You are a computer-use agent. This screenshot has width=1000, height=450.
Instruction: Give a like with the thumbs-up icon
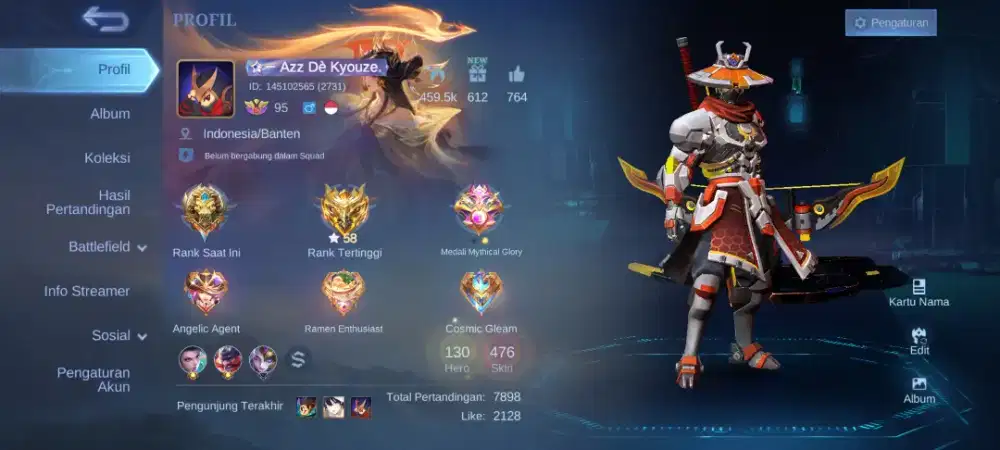pyautogui.click(x=517, y=74)
